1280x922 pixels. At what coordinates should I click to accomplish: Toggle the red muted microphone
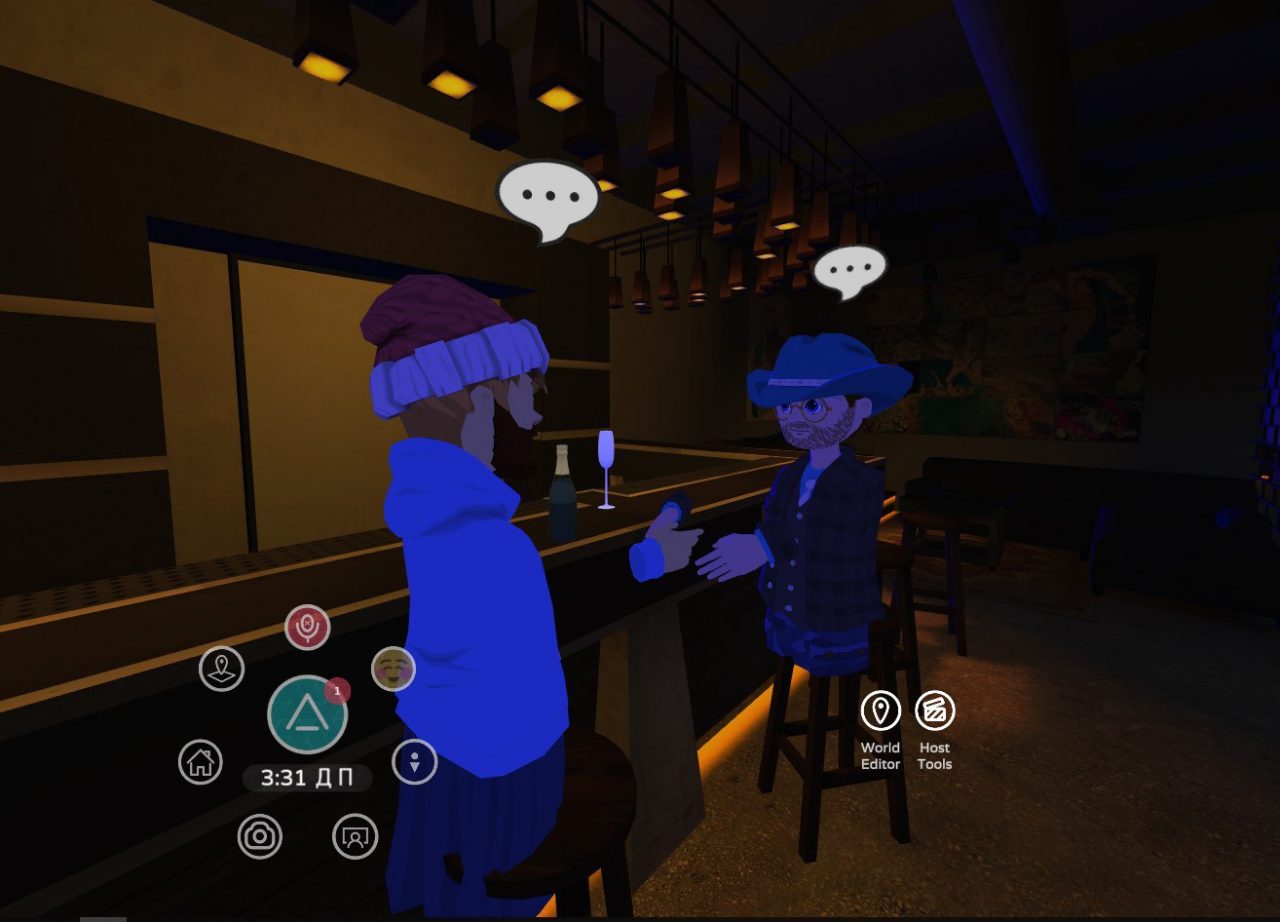[x=307, y=627]
